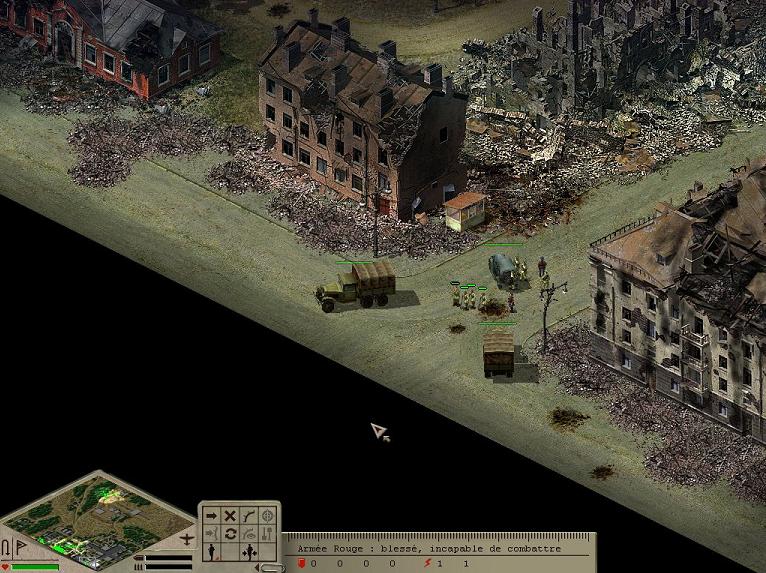Click the airplane icon beside the minimap

click(x=186, y=540)
